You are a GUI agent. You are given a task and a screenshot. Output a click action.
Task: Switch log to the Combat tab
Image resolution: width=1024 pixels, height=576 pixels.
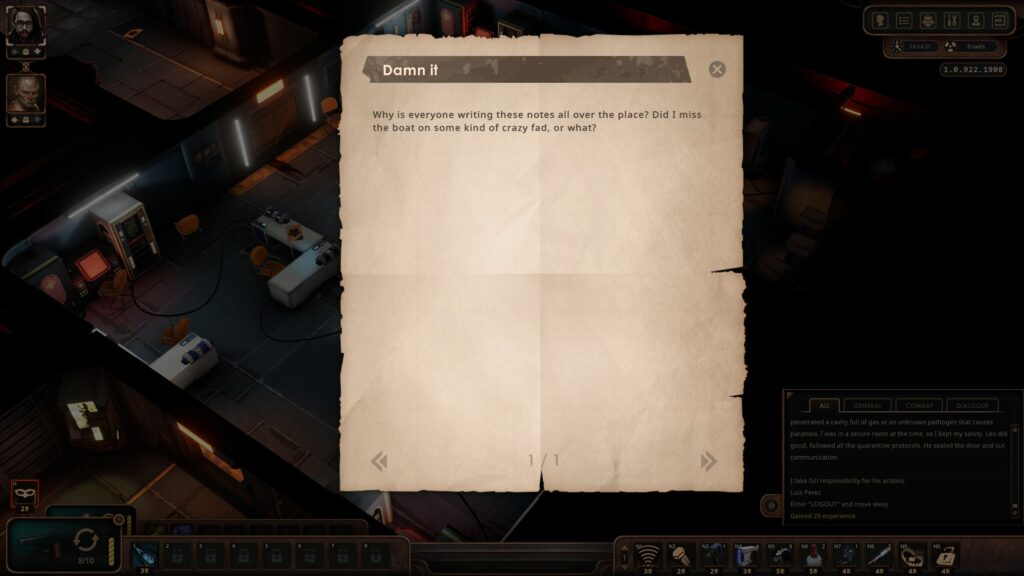(919, 405)
